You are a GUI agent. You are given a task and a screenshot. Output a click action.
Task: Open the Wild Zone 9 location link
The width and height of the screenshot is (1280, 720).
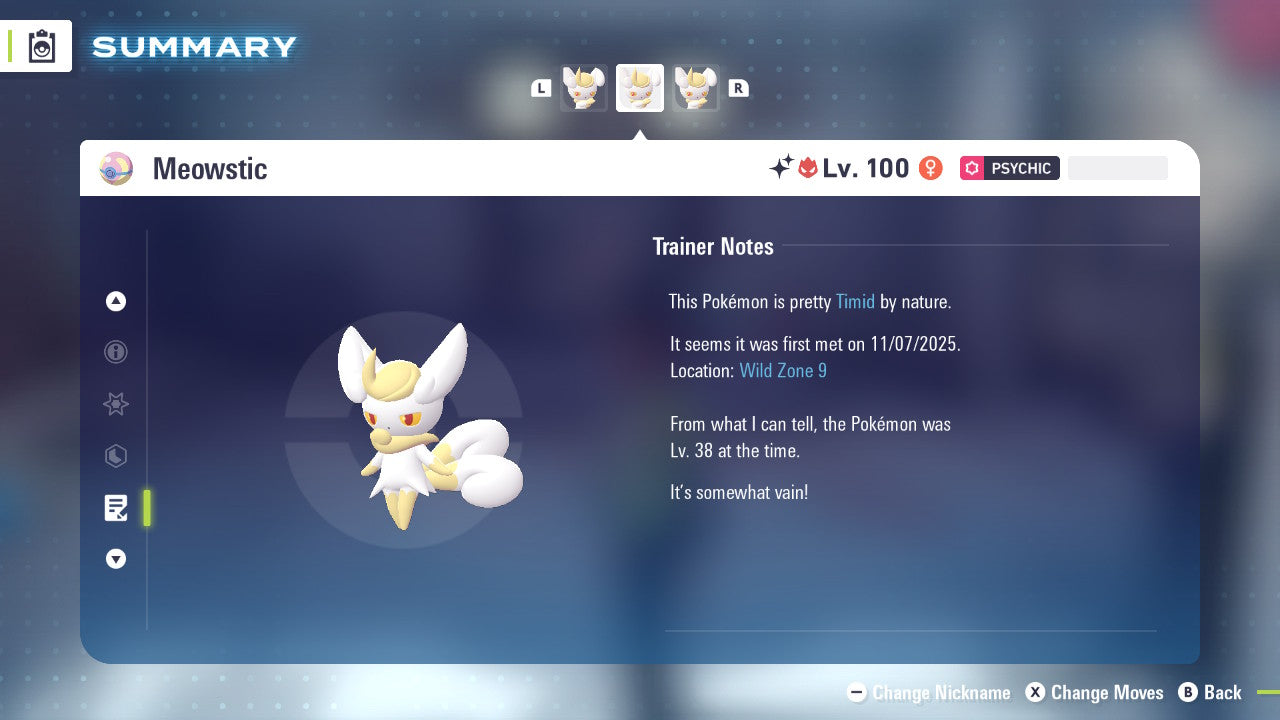(x=783, y=370)
